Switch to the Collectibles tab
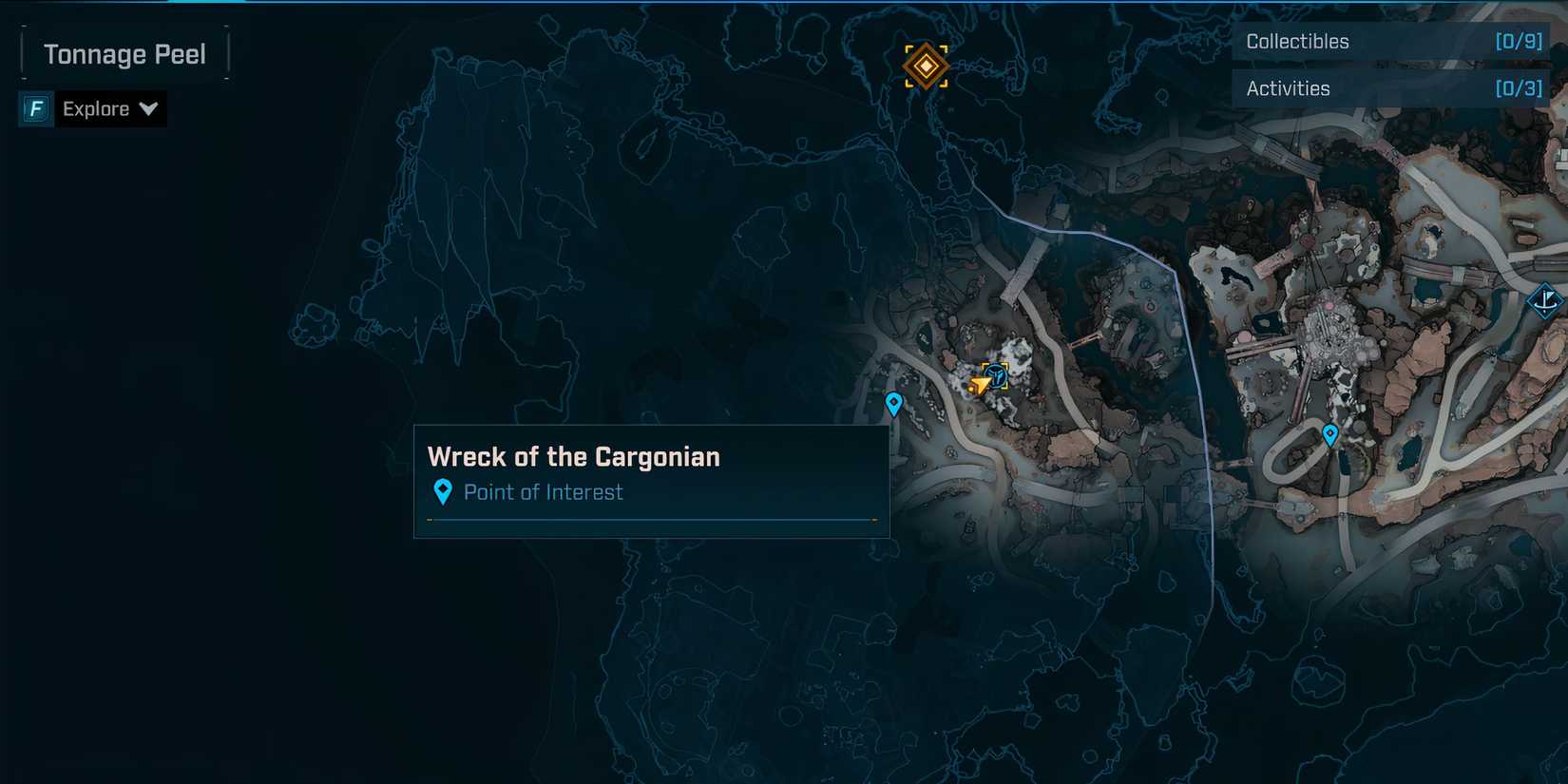The width and height of the screenshot is (1568, 784). 1298,41
